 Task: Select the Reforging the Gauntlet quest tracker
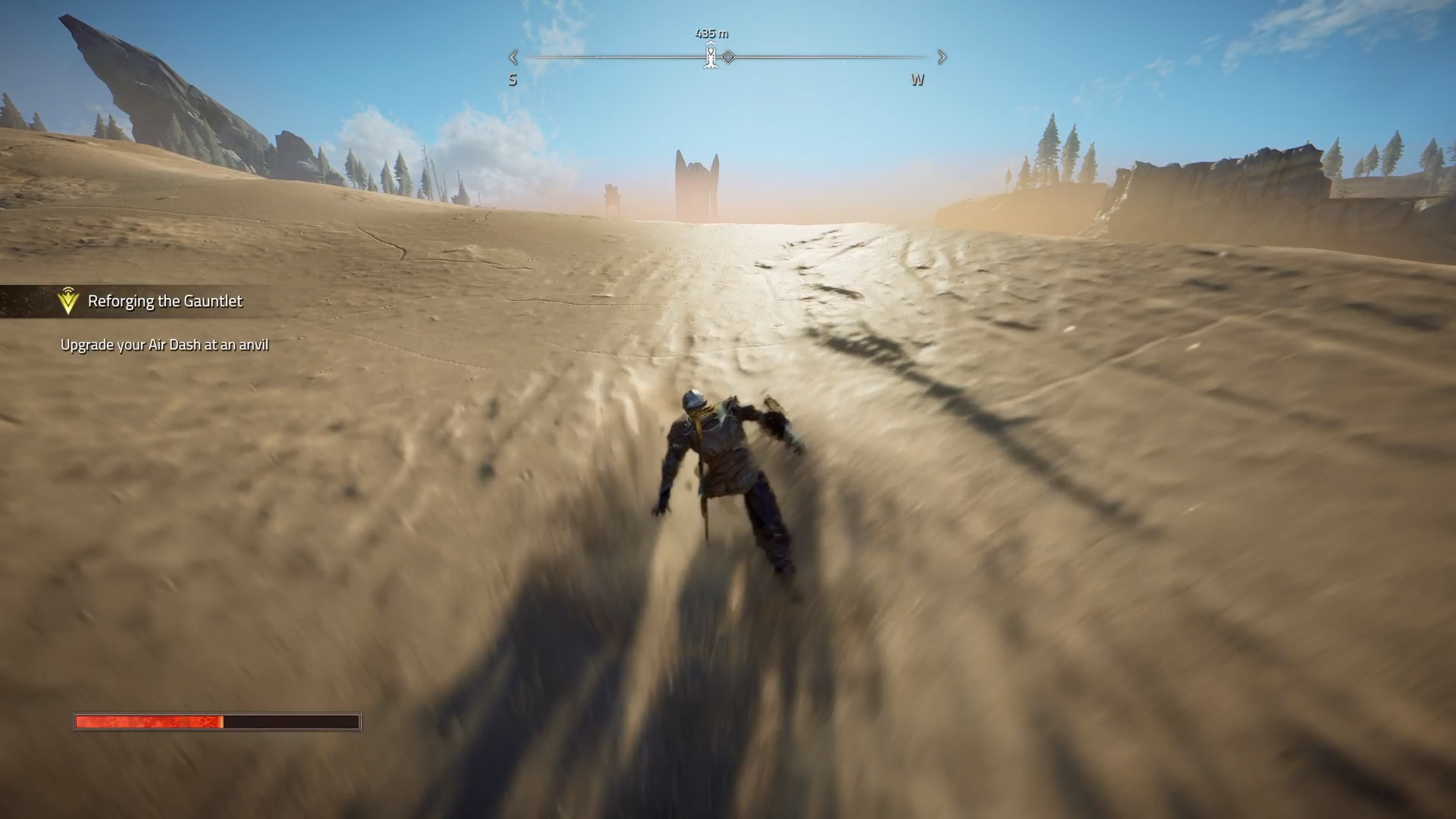(165, 301)
